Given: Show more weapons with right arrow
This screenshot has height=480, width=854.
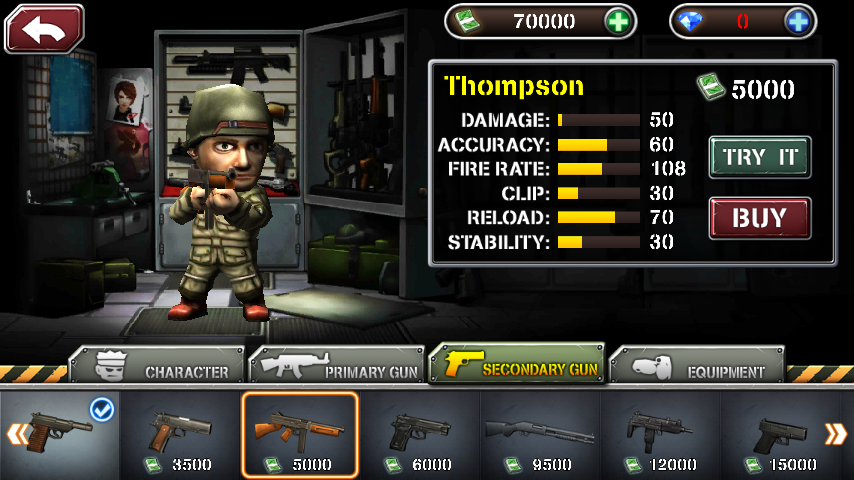Looking at the screenshot, I should coord(835,434).
